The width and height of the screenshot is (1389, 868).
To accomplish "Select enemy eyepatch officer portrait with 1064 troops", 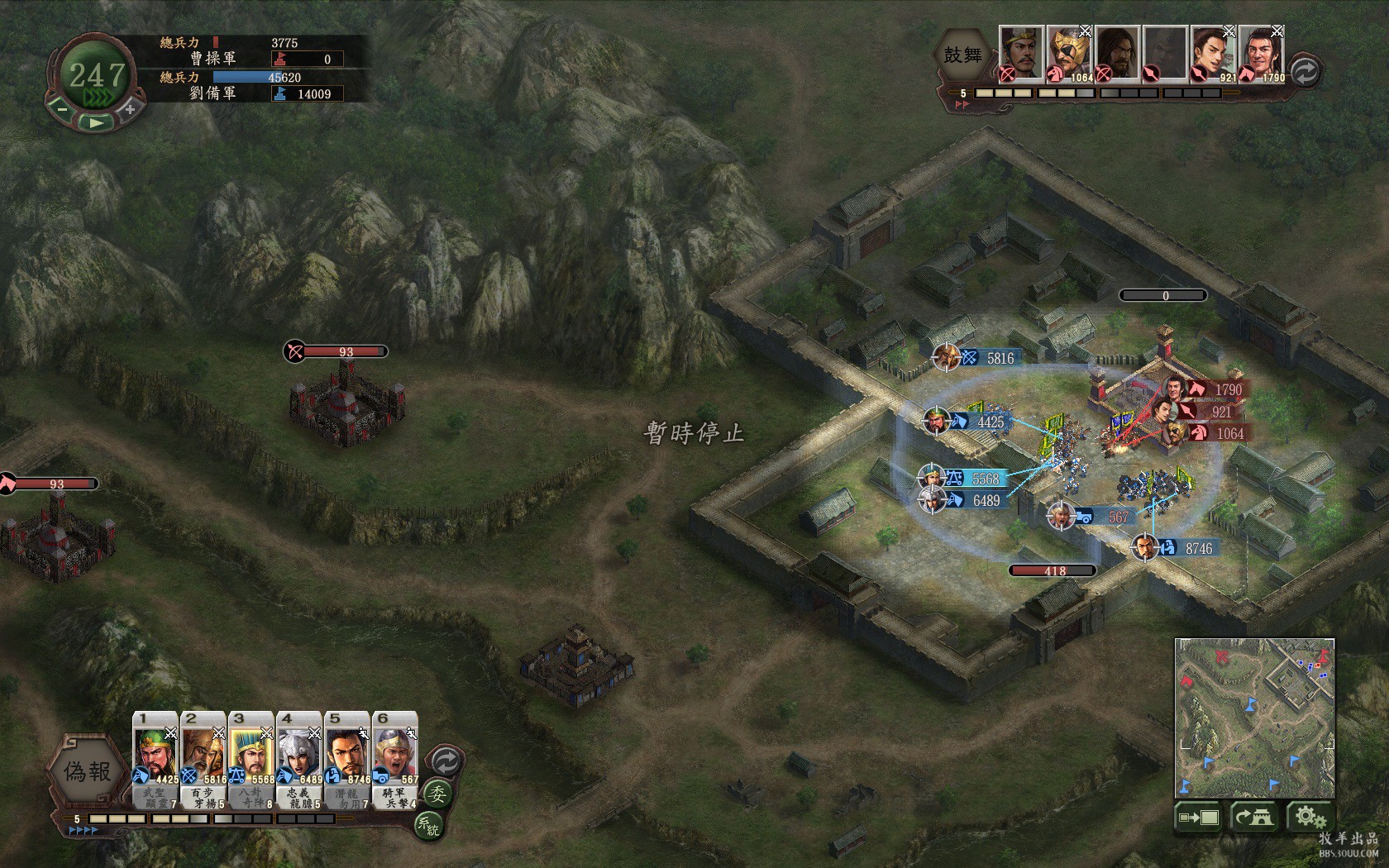I will click(x=1069, y=54).
